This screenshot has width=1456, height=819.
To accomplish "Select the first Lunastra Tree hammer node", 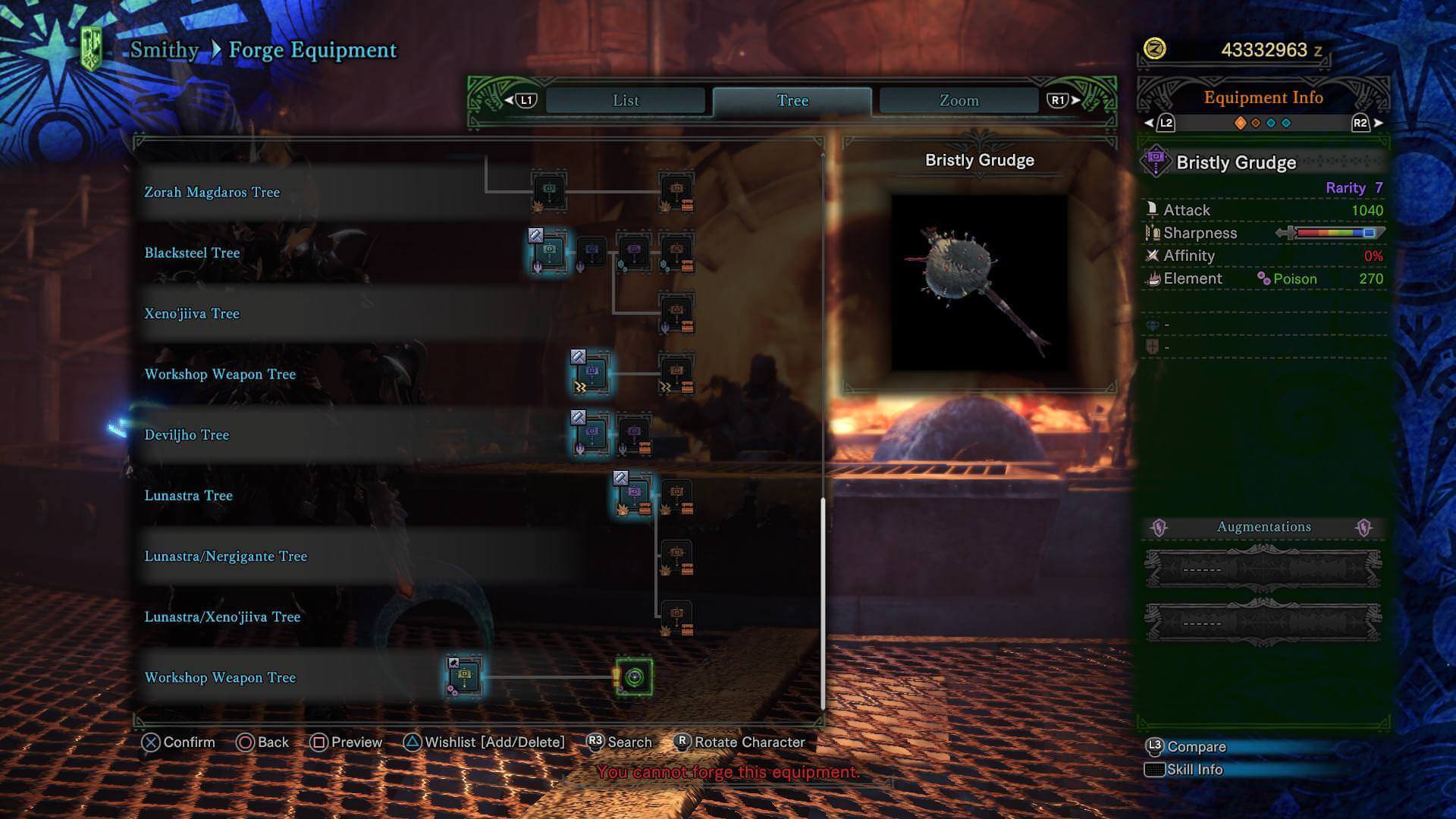I will coord(633,495).
